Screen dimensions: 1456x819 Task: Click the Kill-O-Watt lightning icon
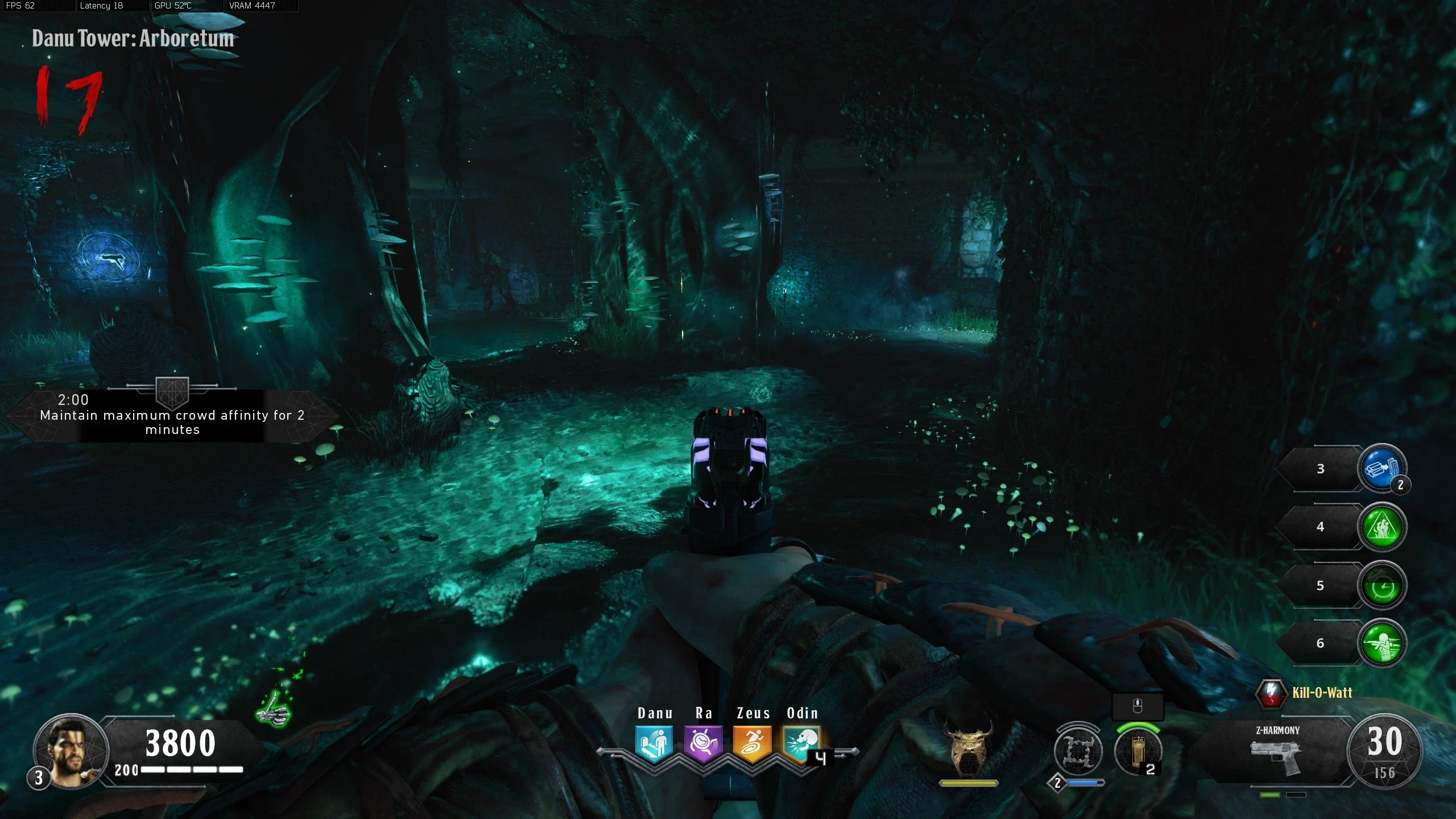(x=1271, y=693)
